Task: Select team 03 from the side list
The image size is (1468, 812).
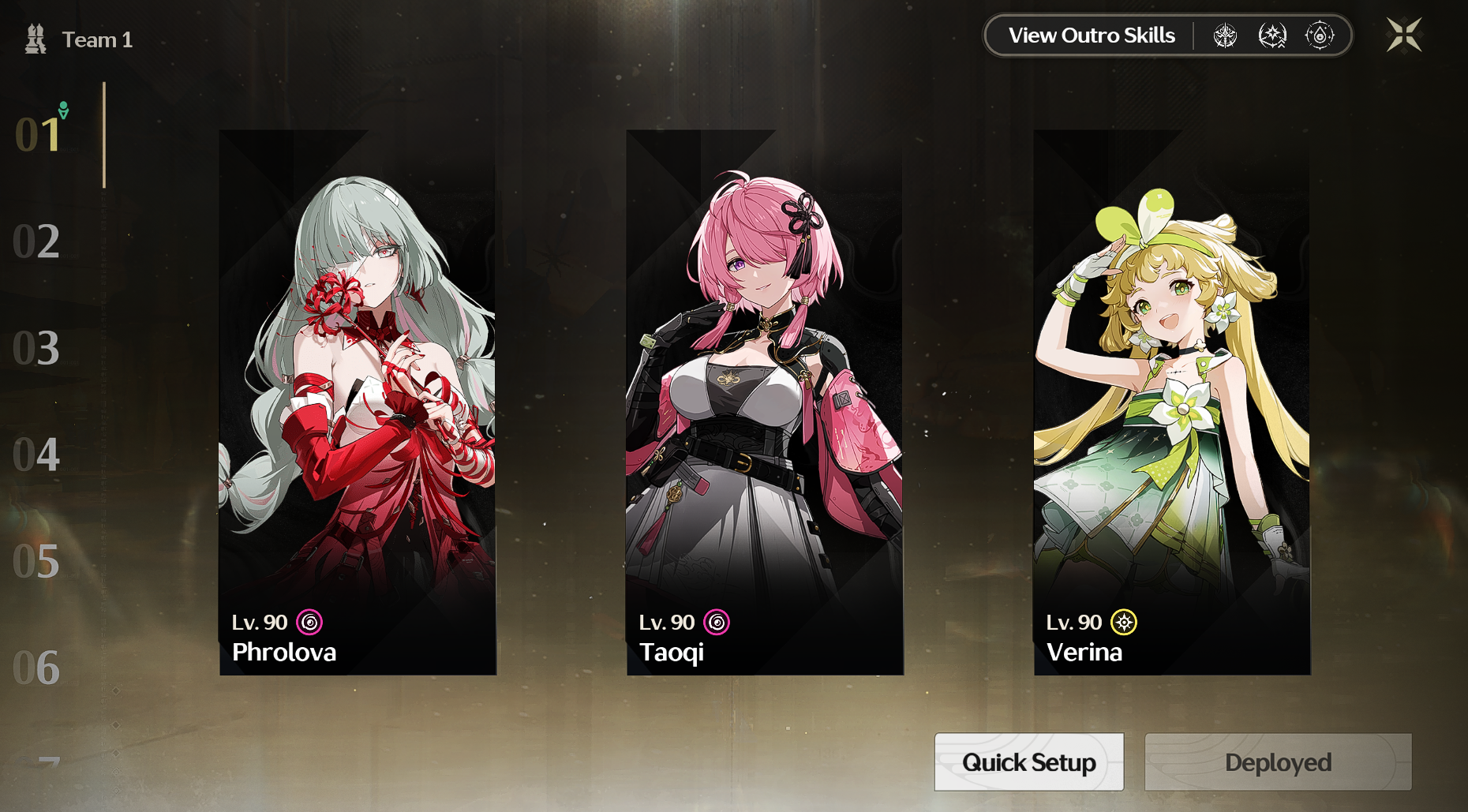Action: 36,349
